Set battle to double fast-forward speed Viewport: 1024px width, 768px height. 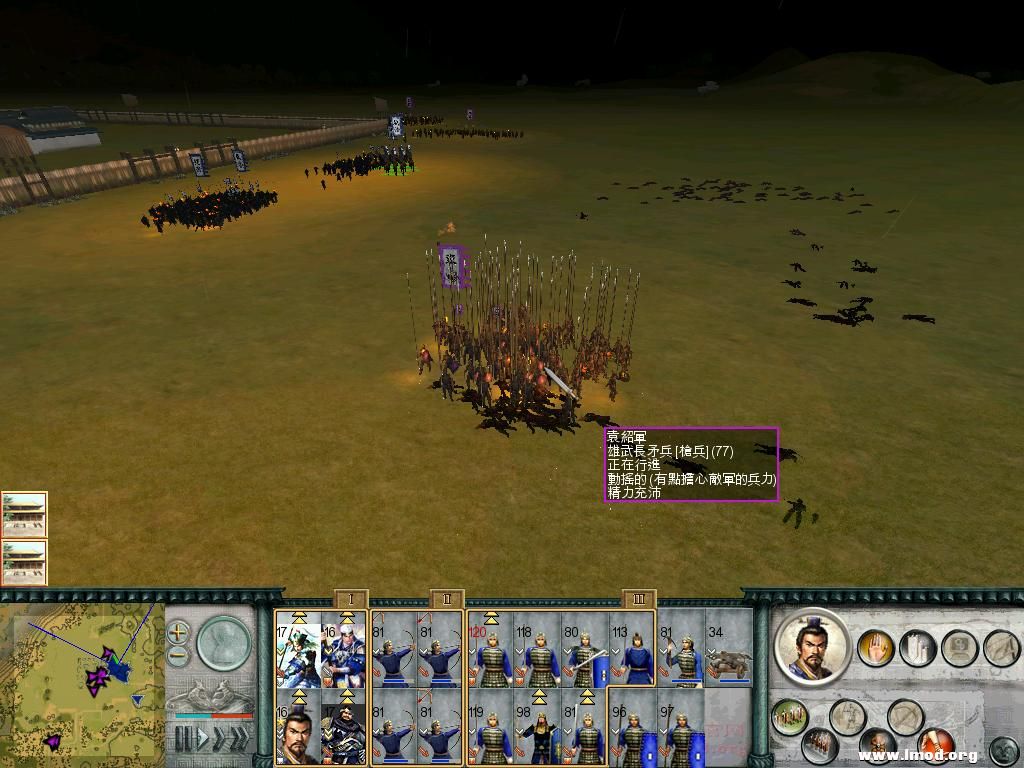pos(219,740)
